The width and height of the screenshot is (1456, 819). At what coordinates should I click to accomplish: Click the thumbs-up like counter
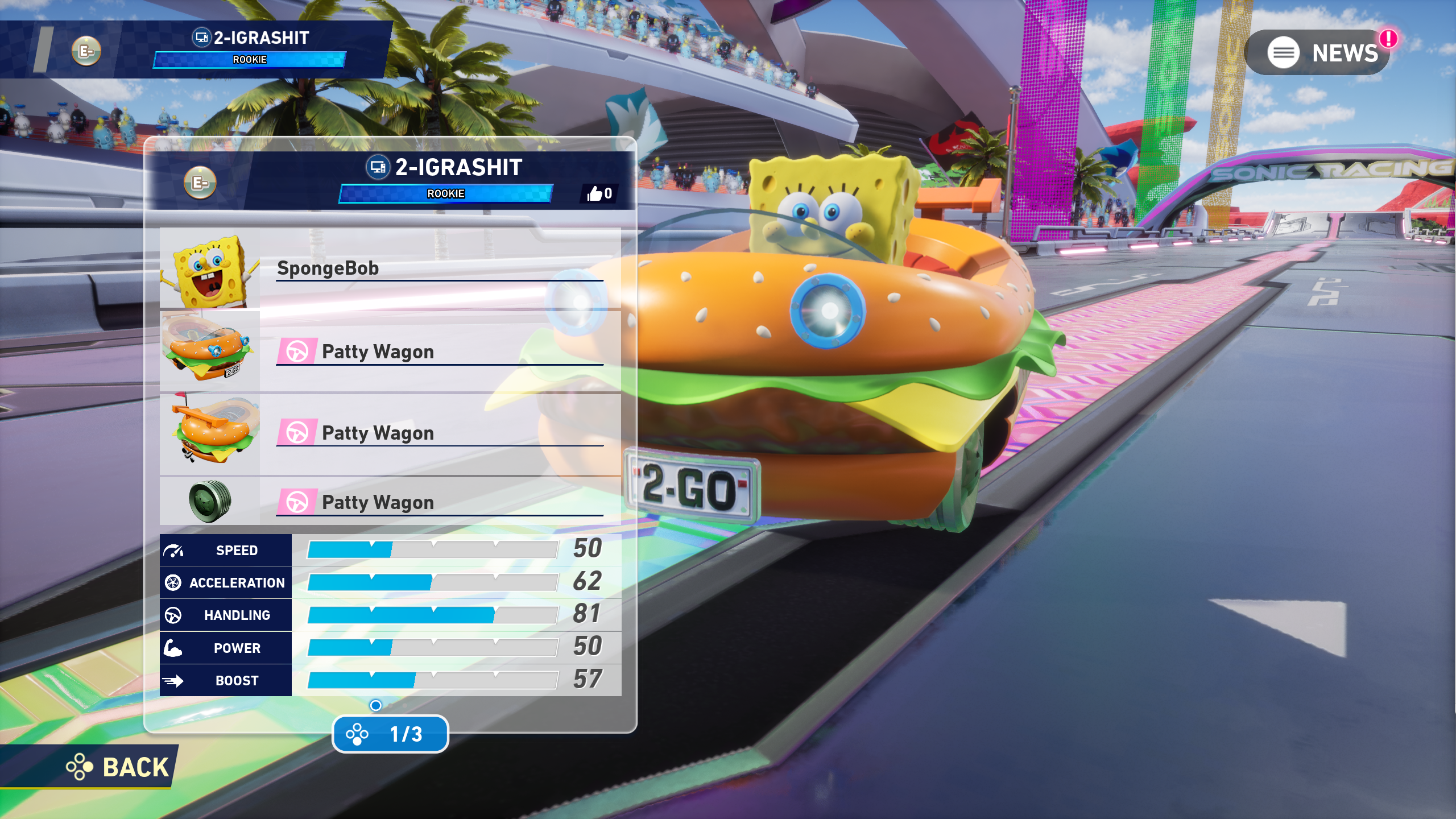coord(599,194)
